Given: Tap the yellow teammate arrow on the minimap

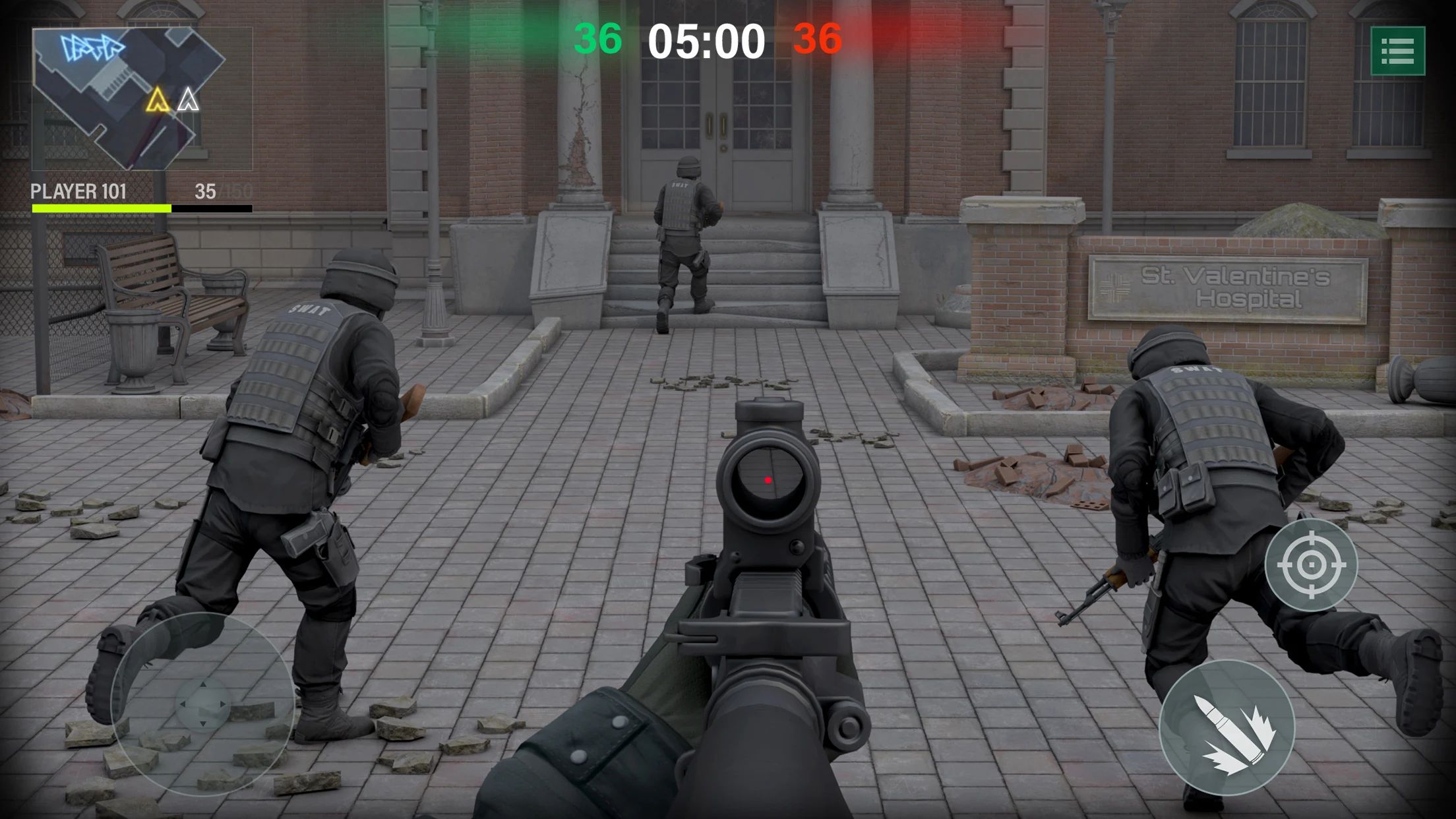Looking at the screenshot, I should pos(157,98).
